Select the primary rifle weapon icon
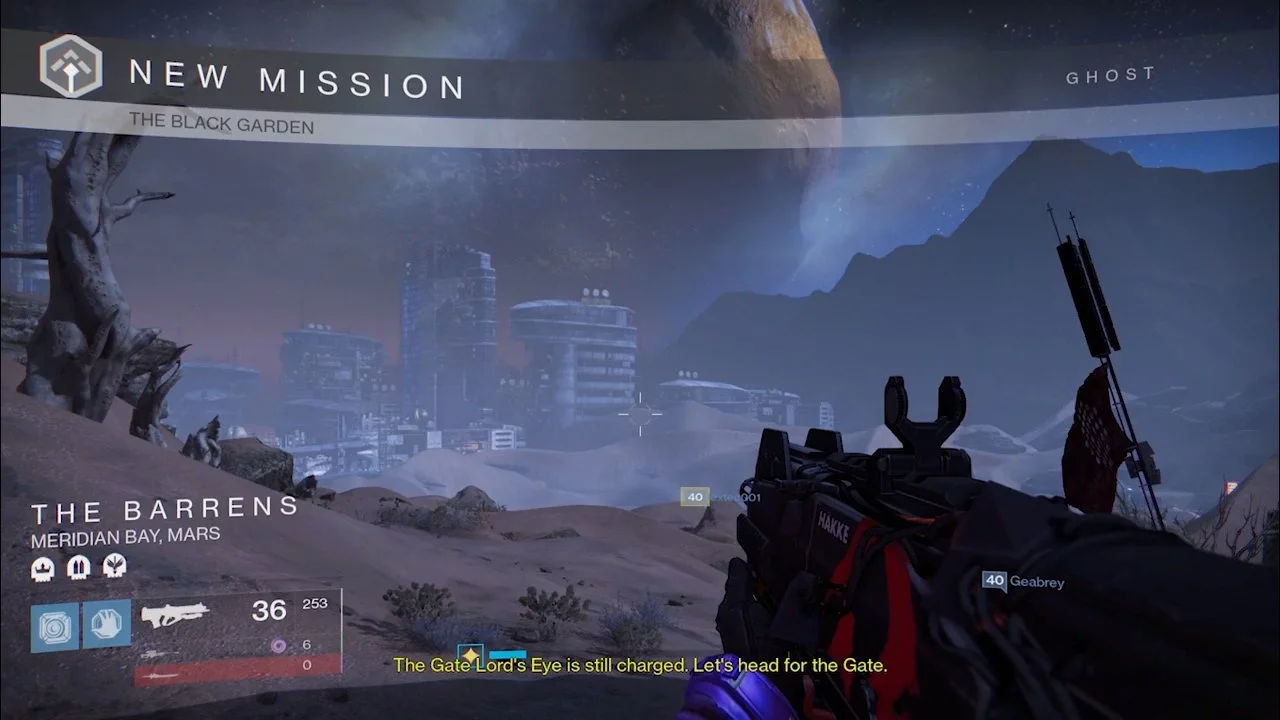1280x720 pixels. (175, 614)
